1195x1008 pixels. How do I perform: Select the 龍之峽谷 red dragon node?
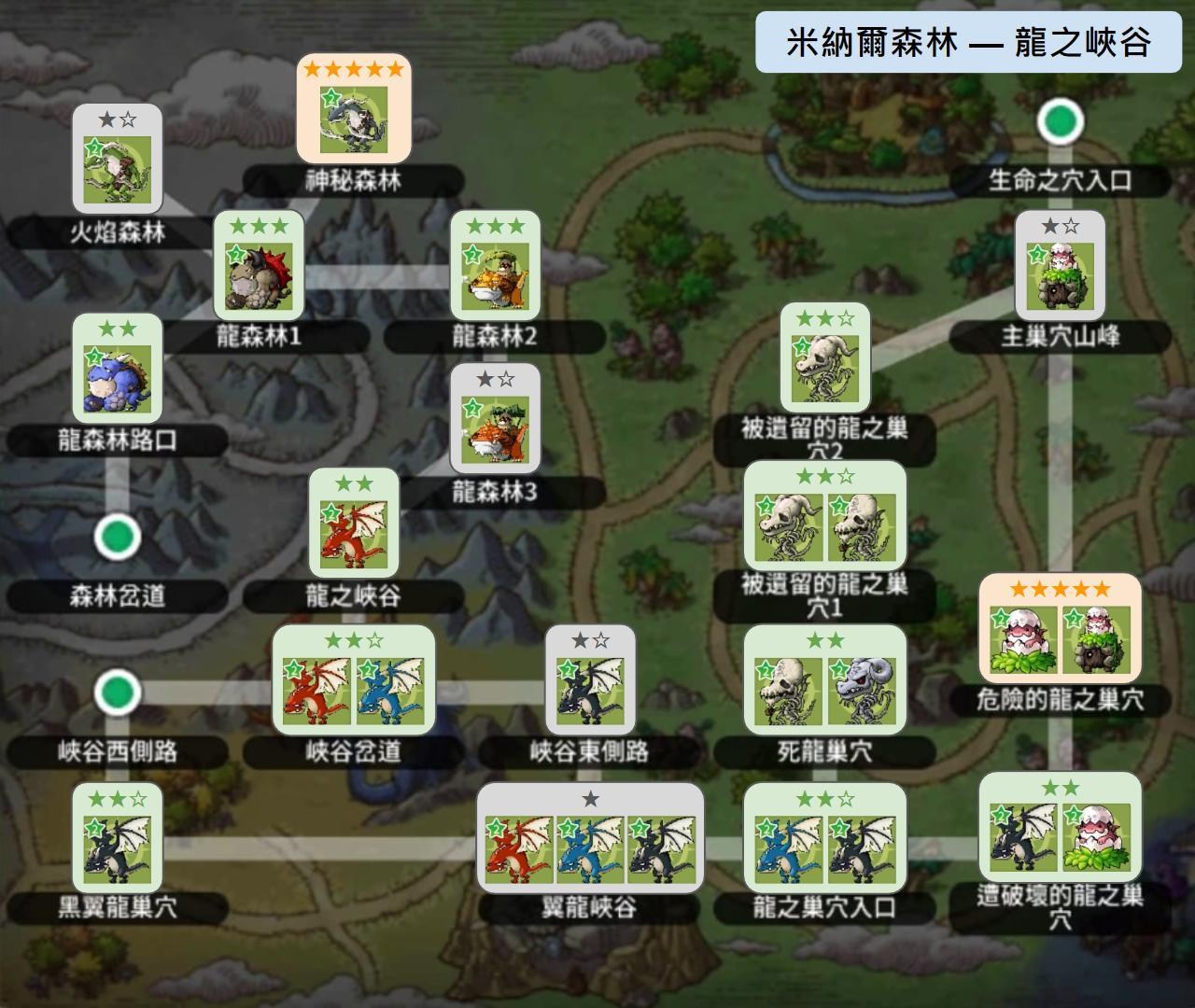[354, 525]
